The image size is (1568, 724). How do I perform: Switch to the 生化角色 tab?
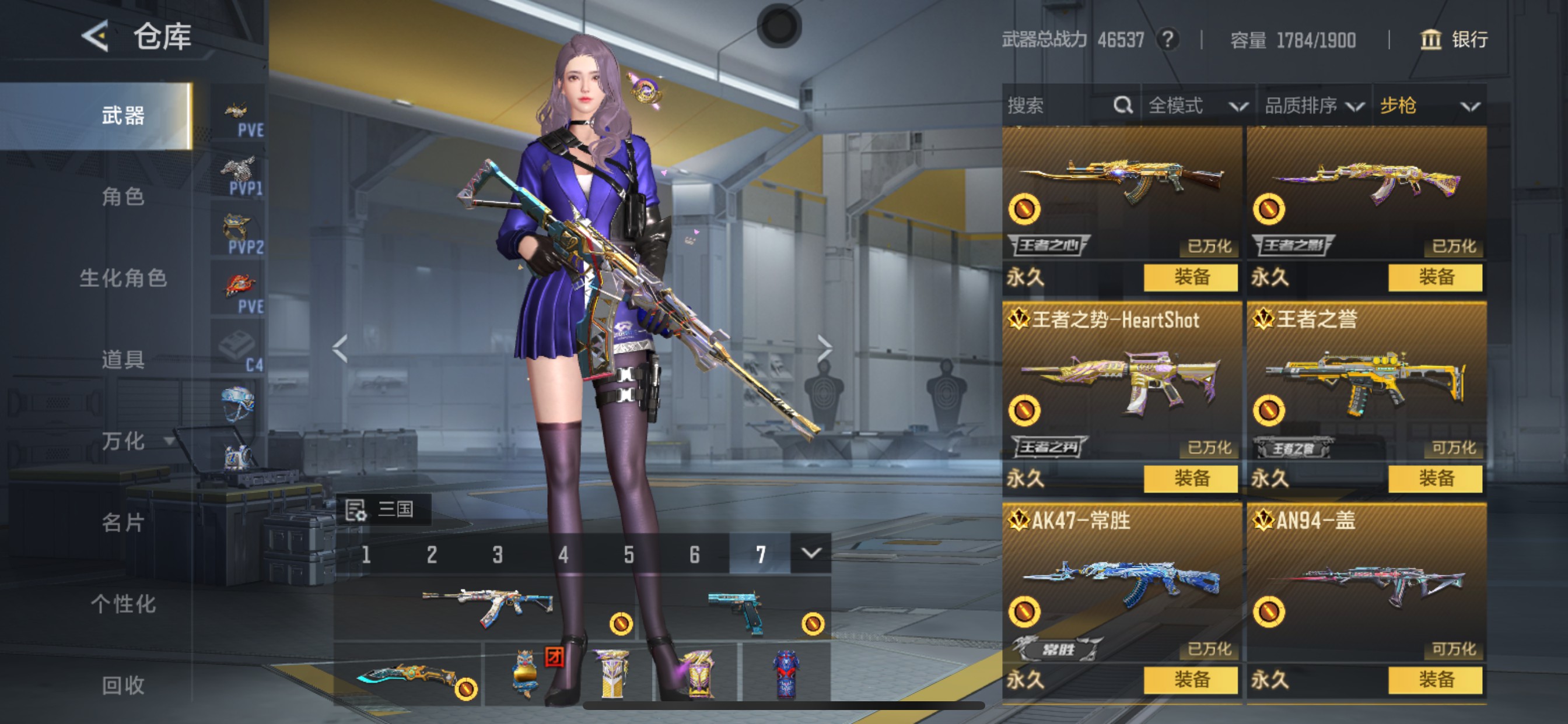click(x=123, y=278)
